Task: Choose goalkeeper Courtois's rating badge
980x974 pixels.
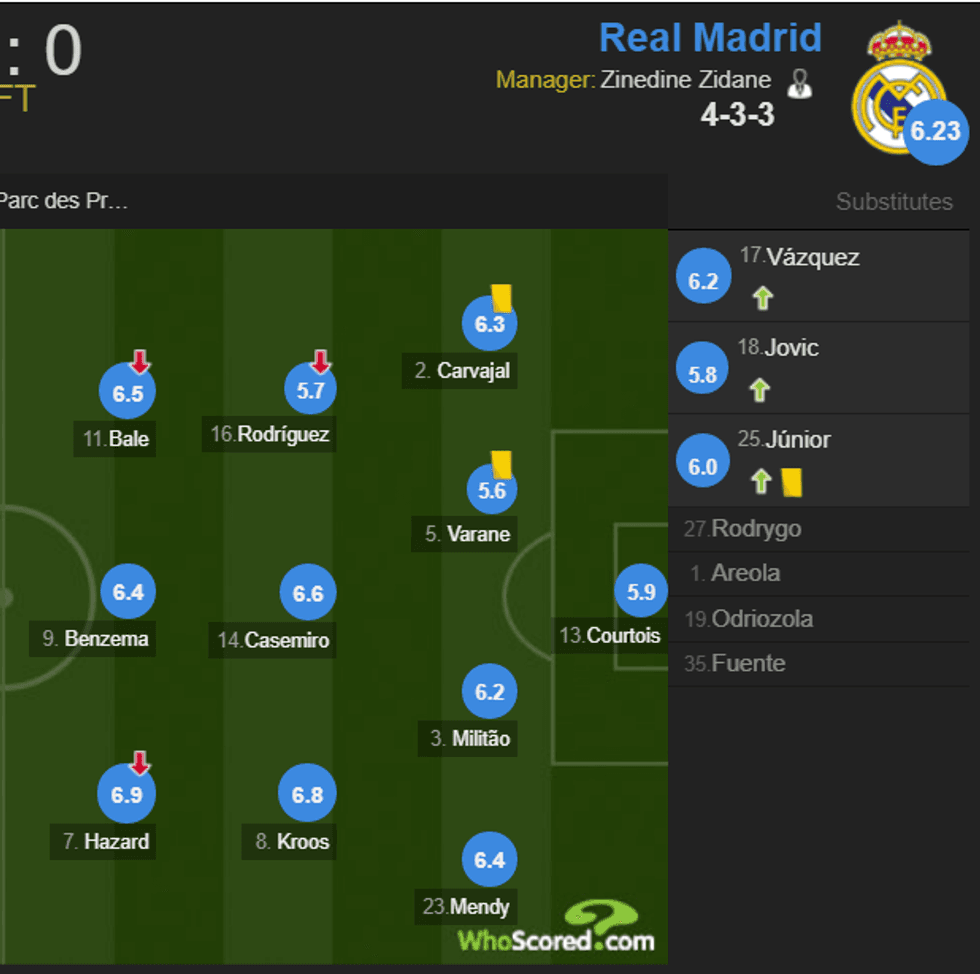Action: point(641,591)
